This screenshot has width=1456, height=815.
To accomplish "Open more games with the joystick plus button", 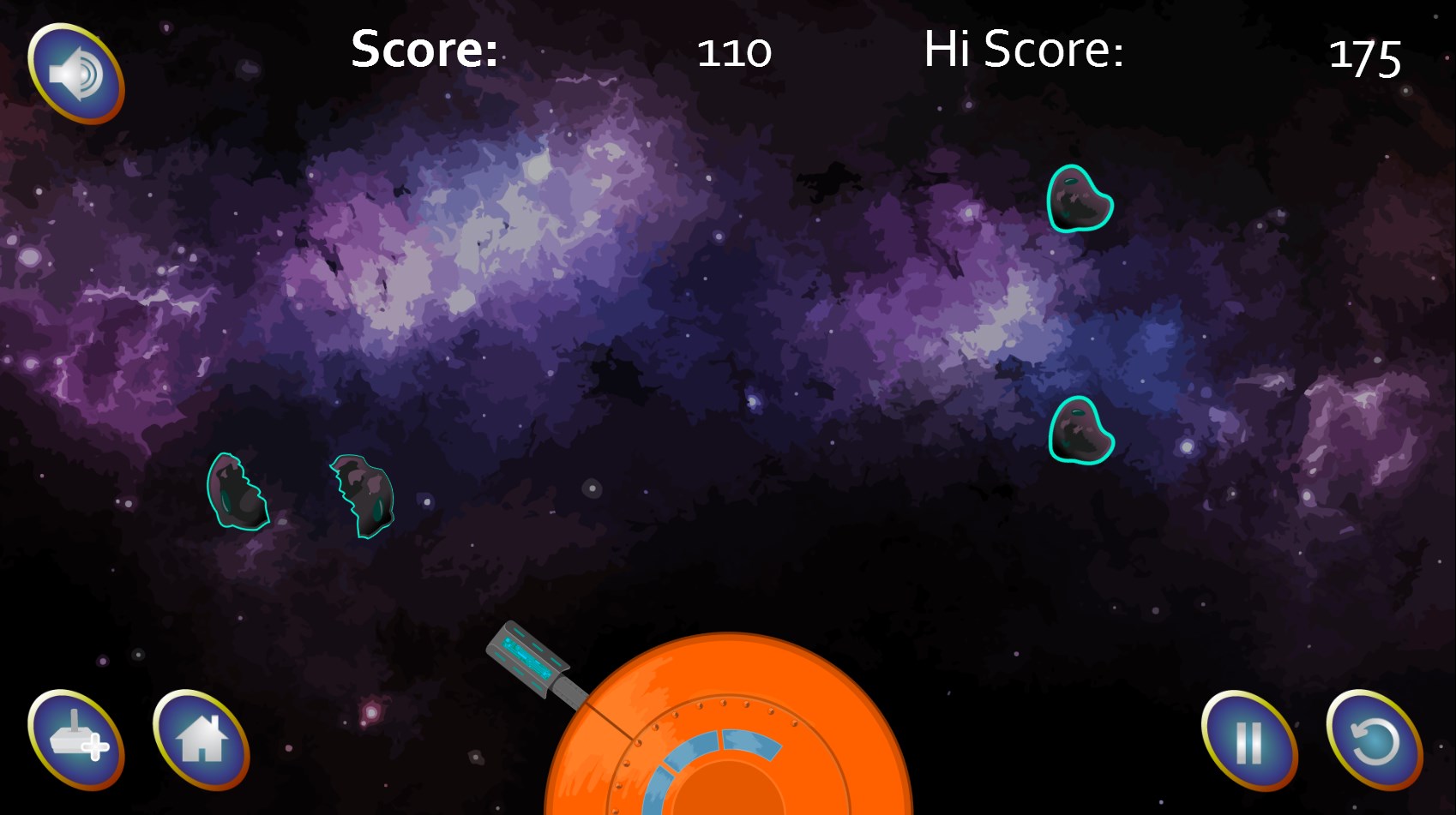I will tap(76, 740).
